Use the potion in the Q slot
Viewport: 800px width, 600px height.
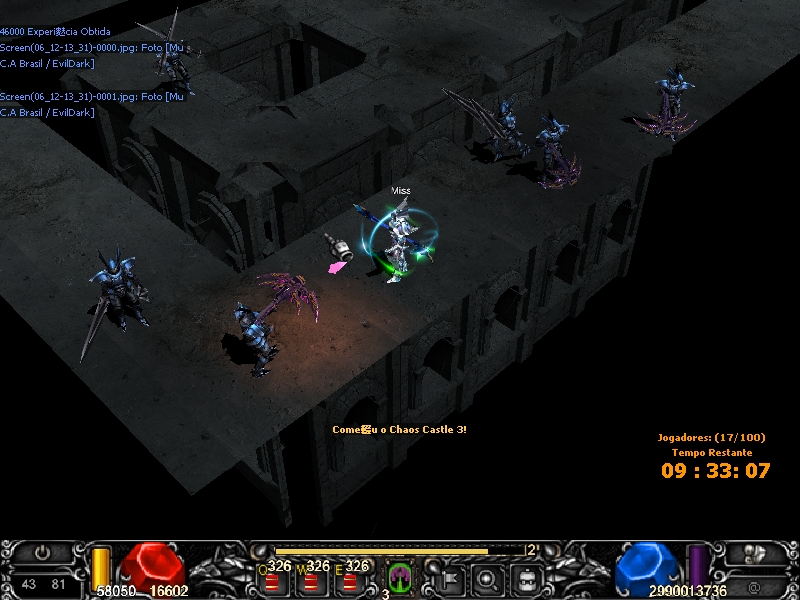tap(272, 580)
